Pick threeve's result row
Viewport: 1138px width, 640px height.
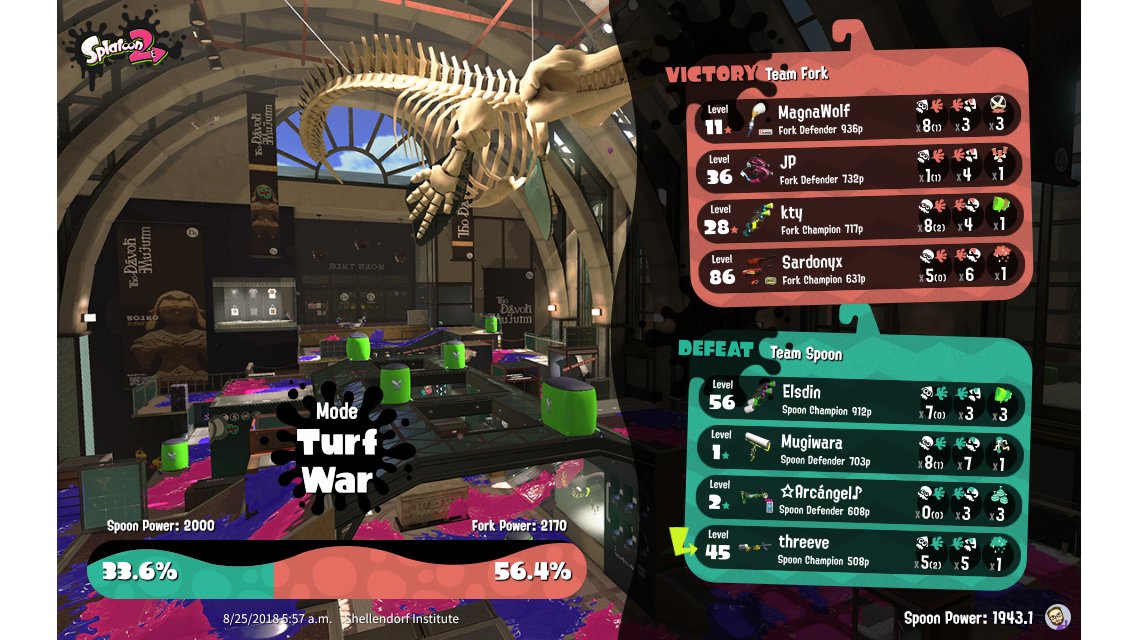[860, 549]
